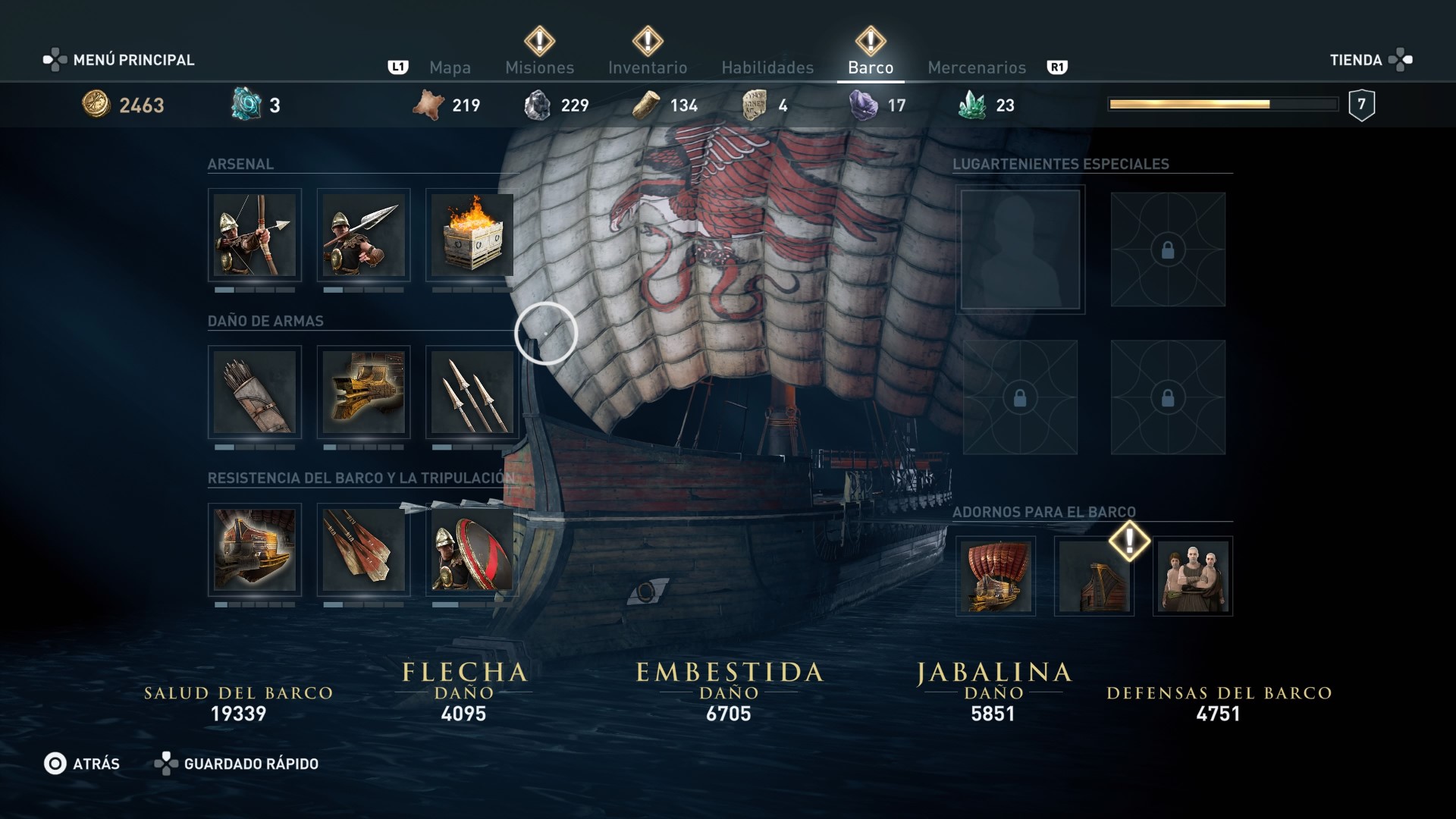Image resolution: width=1456 pixels, height=819 pixels.
Task: Choose the rowers' oars upgrade
Action: 363,550
